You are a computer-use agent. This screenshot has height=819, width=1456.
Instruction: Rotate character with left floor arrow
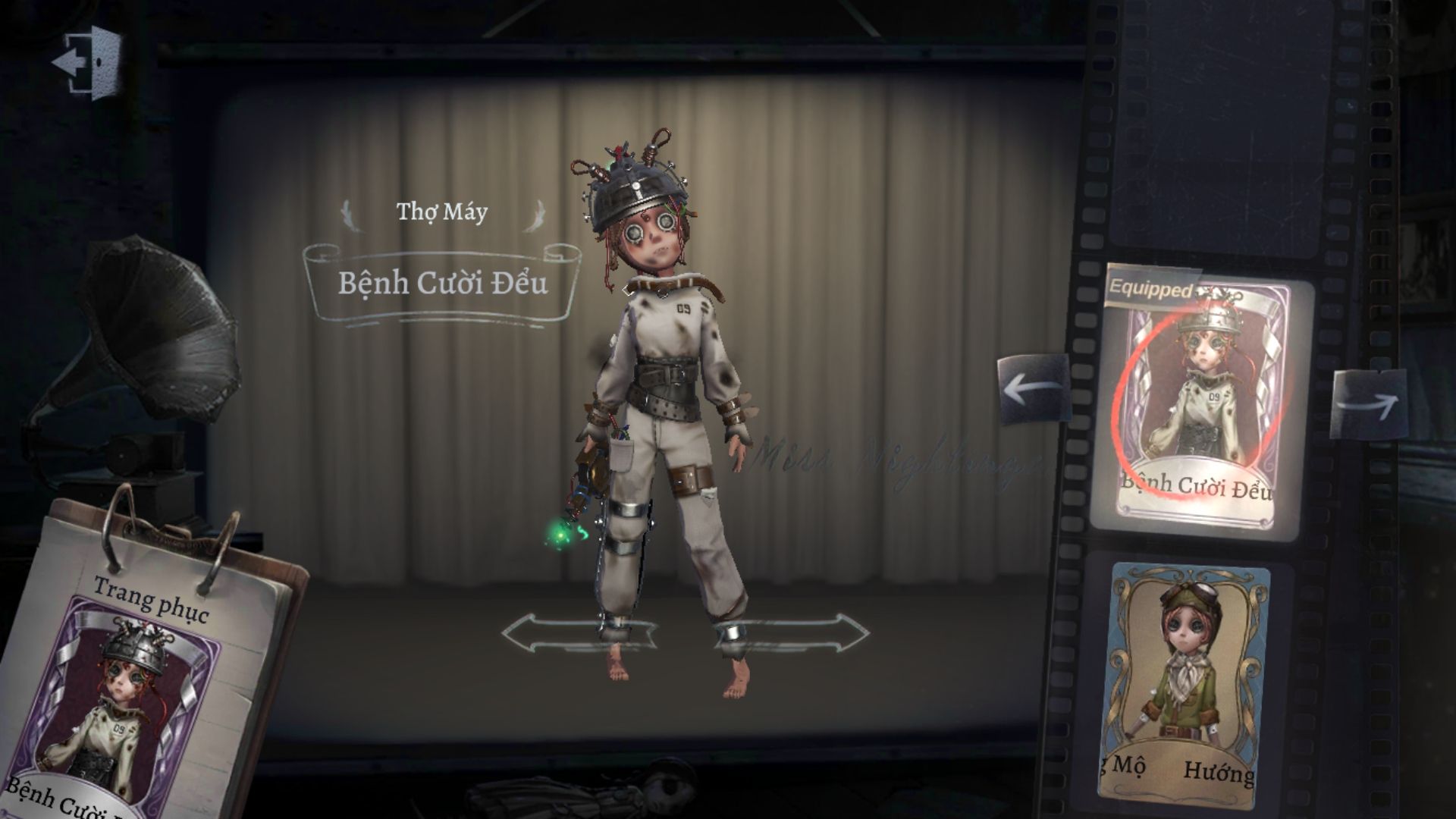pyautogui.click(x=576, y=632)
